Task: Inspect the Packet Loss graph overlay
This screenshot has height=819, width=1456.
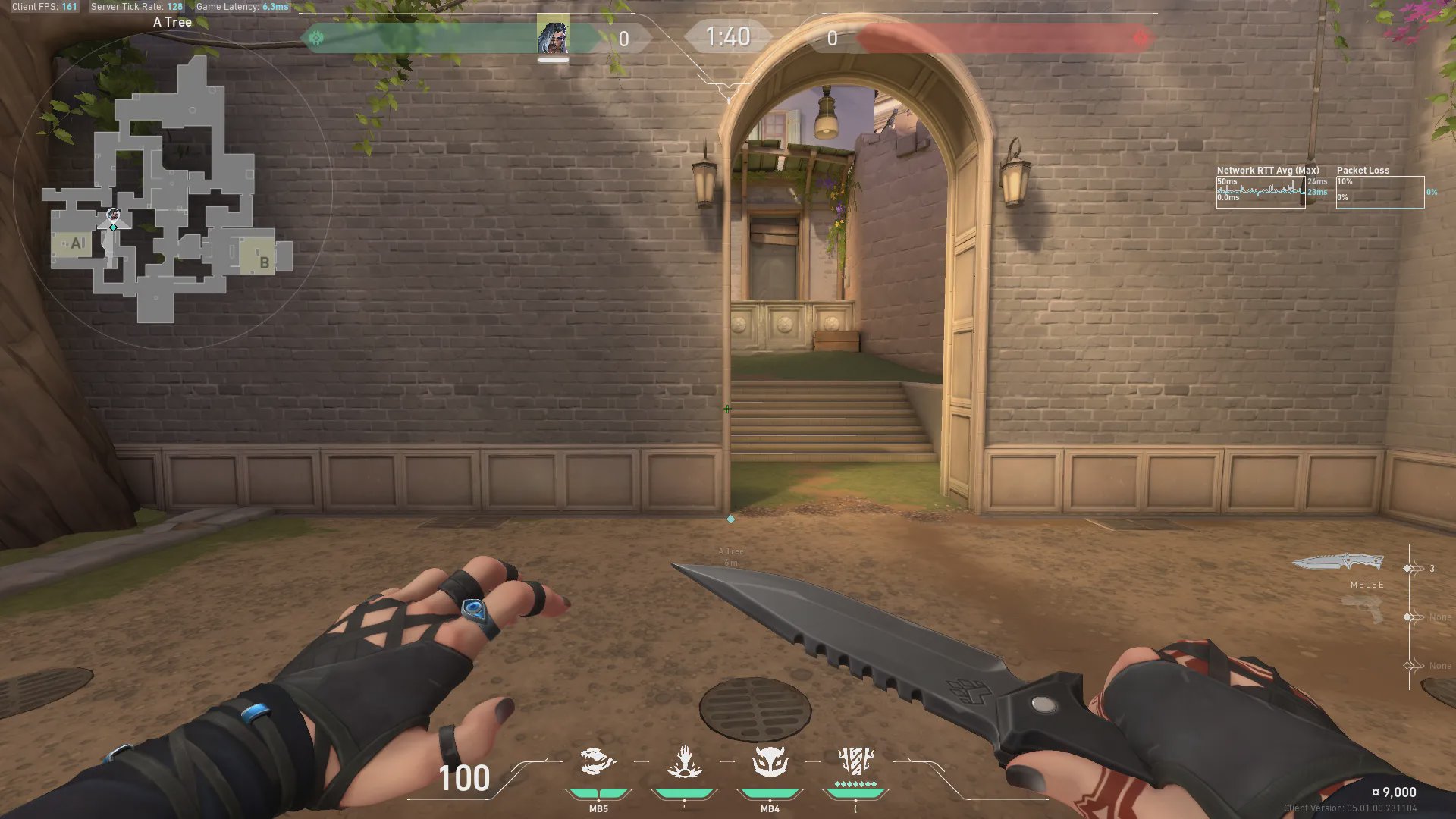Action: [x=1379, y=192]
